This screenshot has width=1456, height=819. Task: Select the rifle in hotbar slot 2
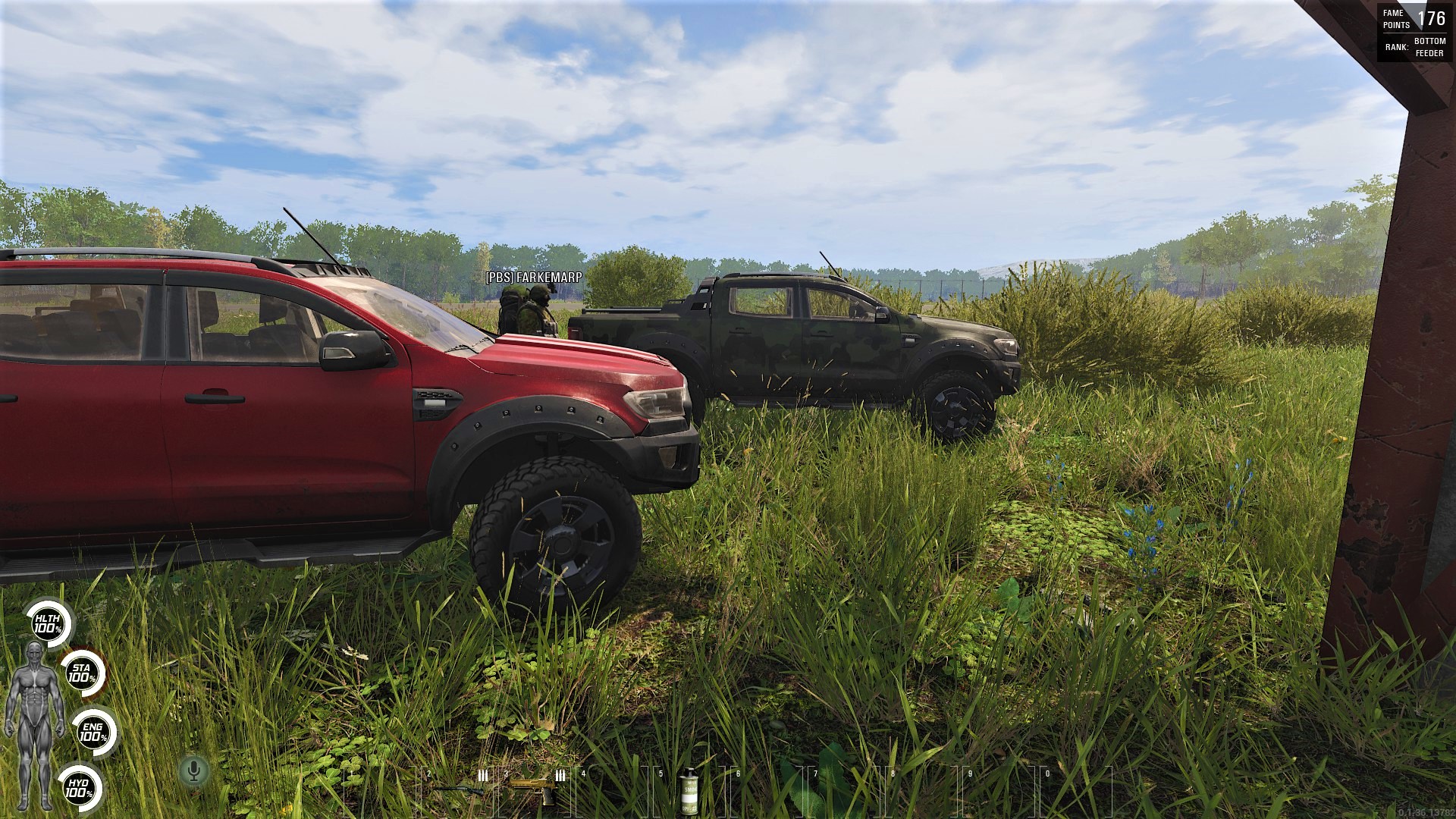click(x=460, y=789)
